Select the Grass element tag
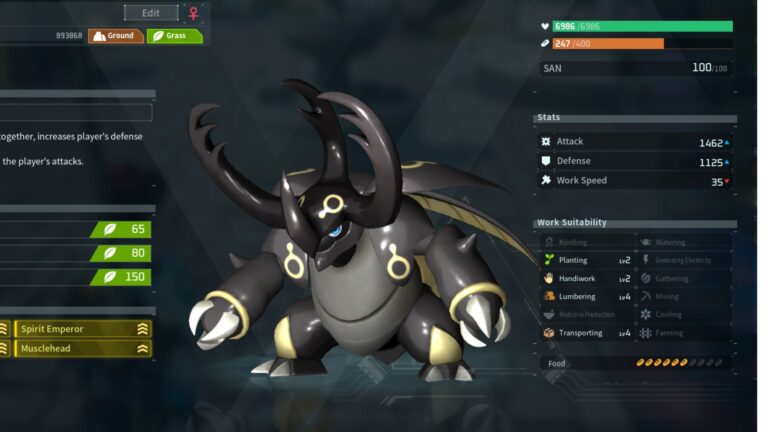Viewport: 768px width, 432px height. tap(174, 36)
